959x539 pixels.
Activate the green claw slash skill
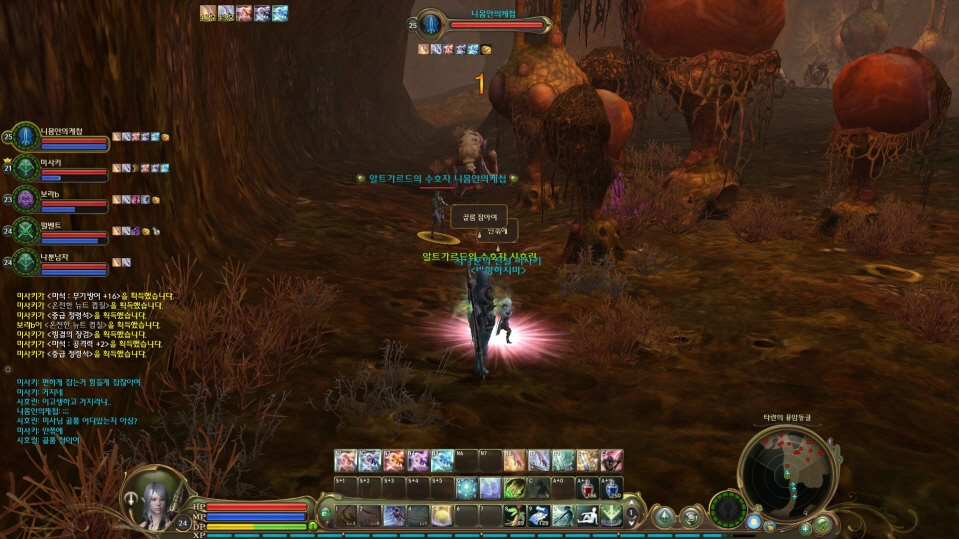(x=514, y=488)
